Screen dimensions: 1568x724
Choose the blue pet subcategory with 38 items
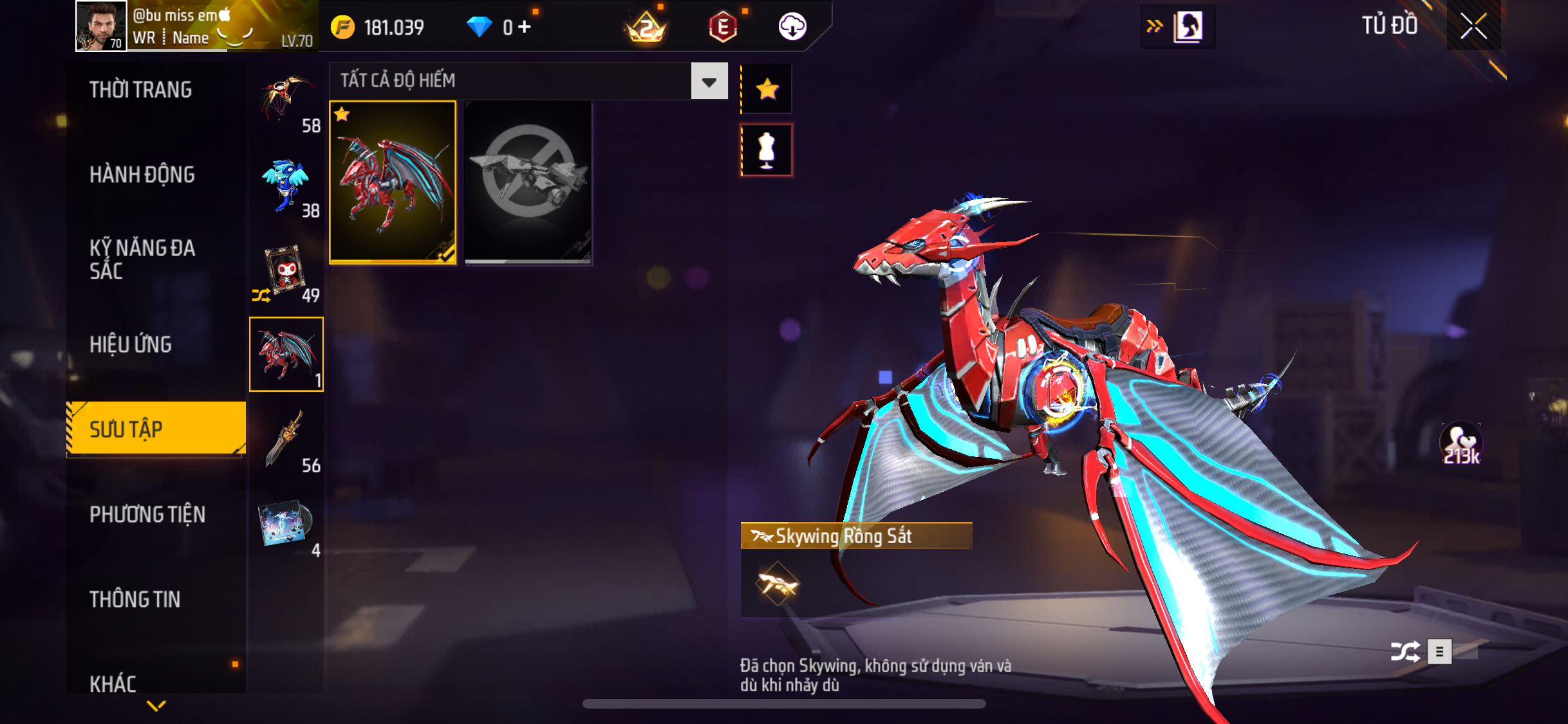tap(286, 185)
